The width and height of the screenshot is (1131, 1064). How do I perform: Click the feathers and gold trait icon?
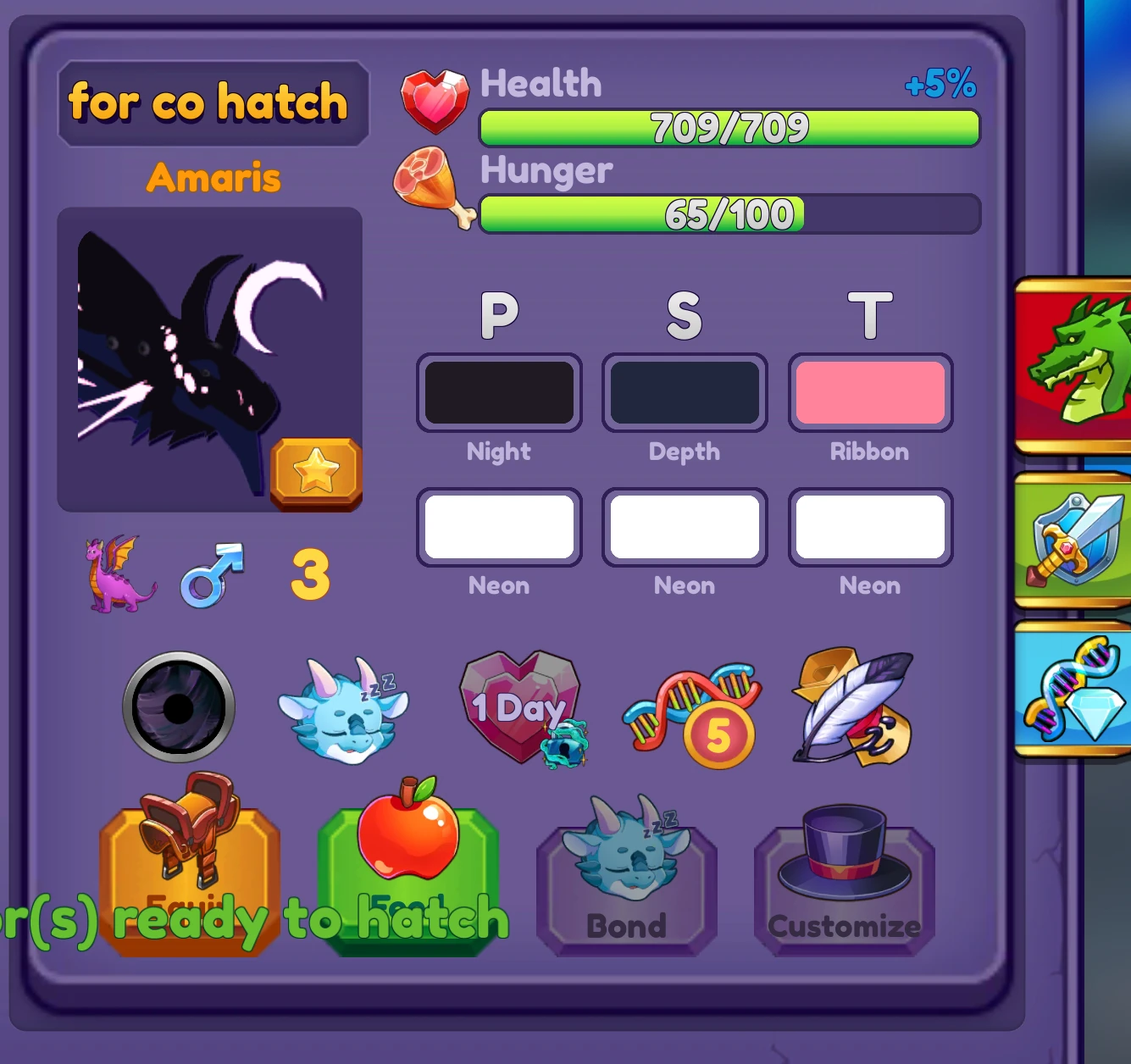click(850, 707)
